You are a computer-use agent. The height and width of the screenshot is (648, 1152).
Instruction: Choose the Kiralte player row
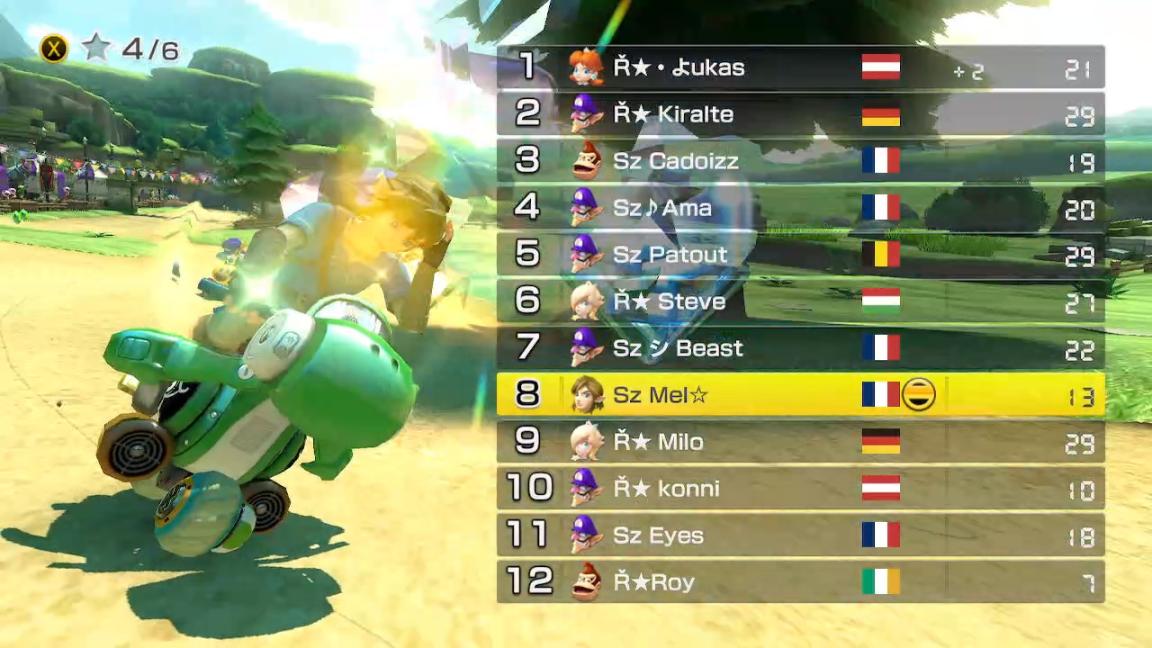[x=800, y=114]
